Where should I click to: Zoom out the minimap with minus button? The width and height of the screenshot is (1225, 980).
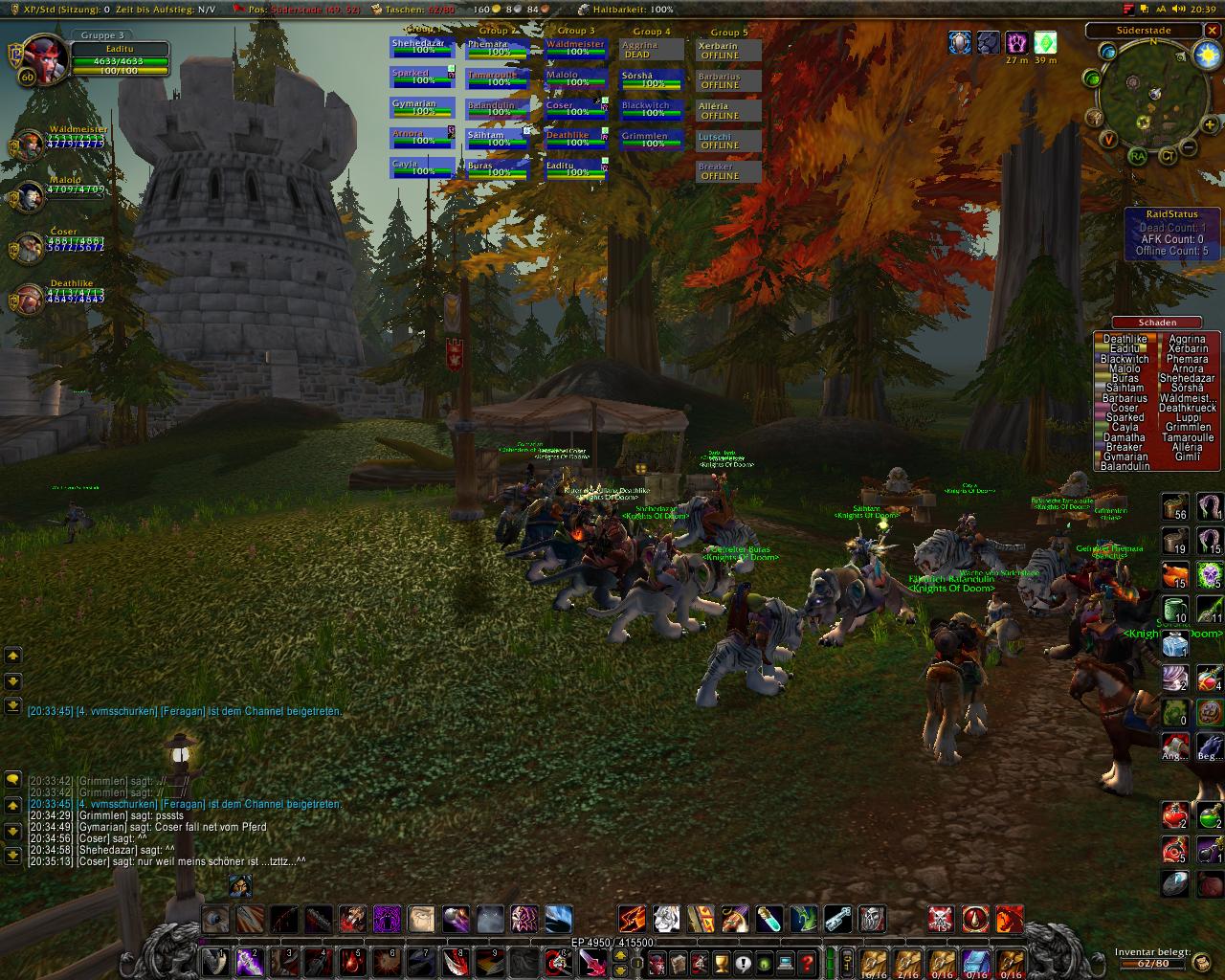[x=1187, y=148]
